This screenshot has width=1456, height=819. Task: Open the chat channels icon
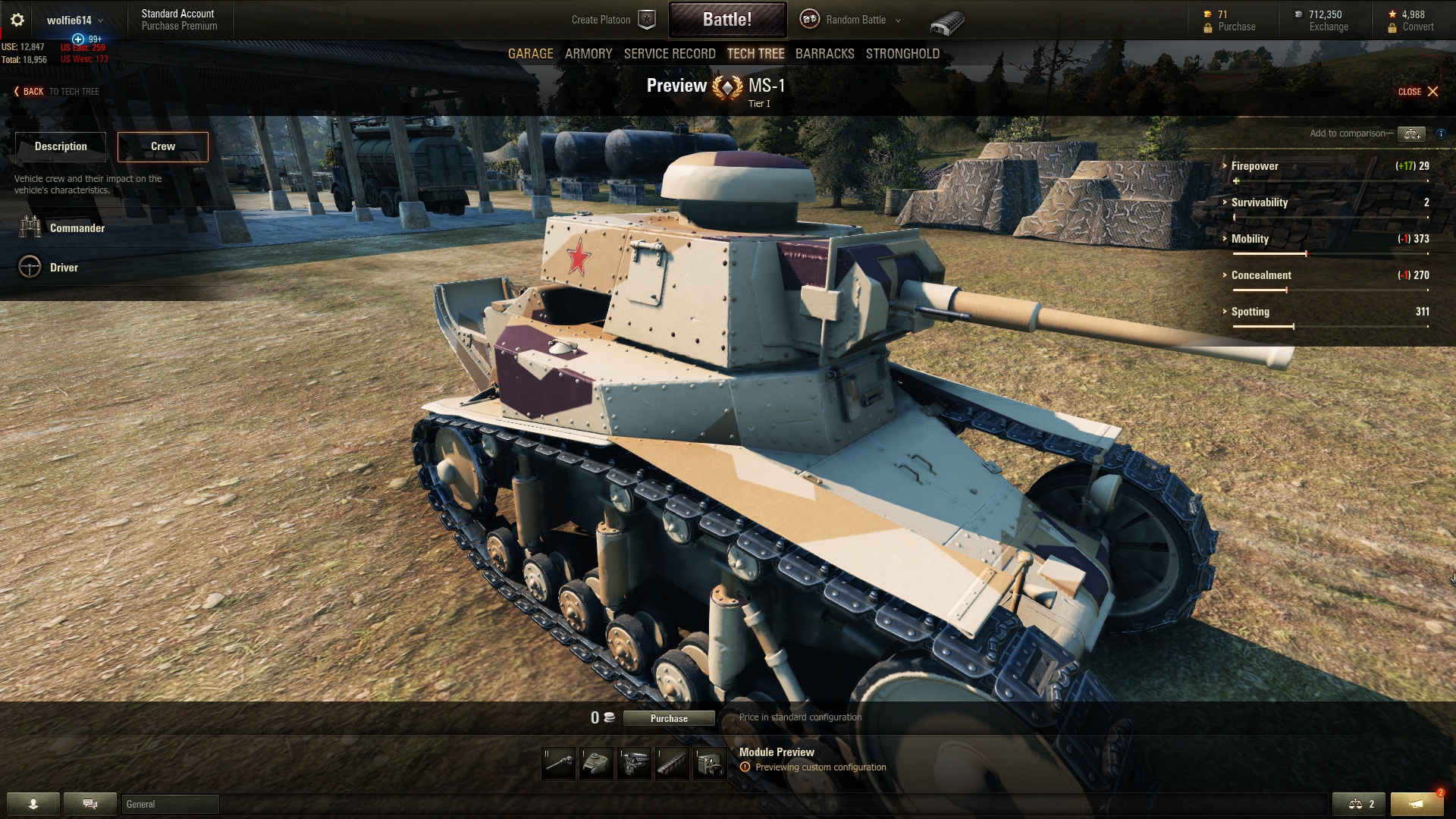[89, 803]
